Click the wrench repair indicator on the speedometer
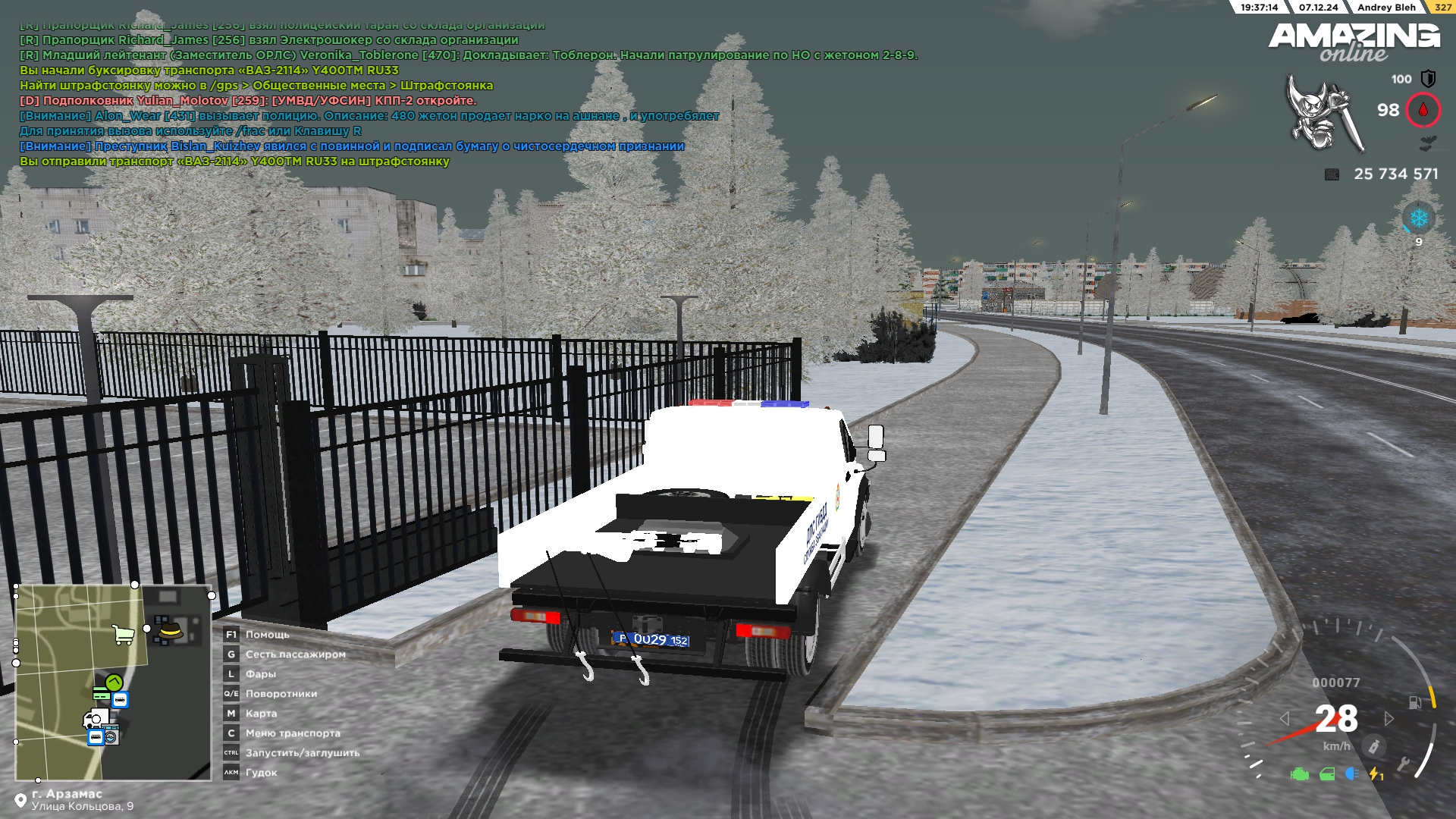 [x=1404, y=764]
